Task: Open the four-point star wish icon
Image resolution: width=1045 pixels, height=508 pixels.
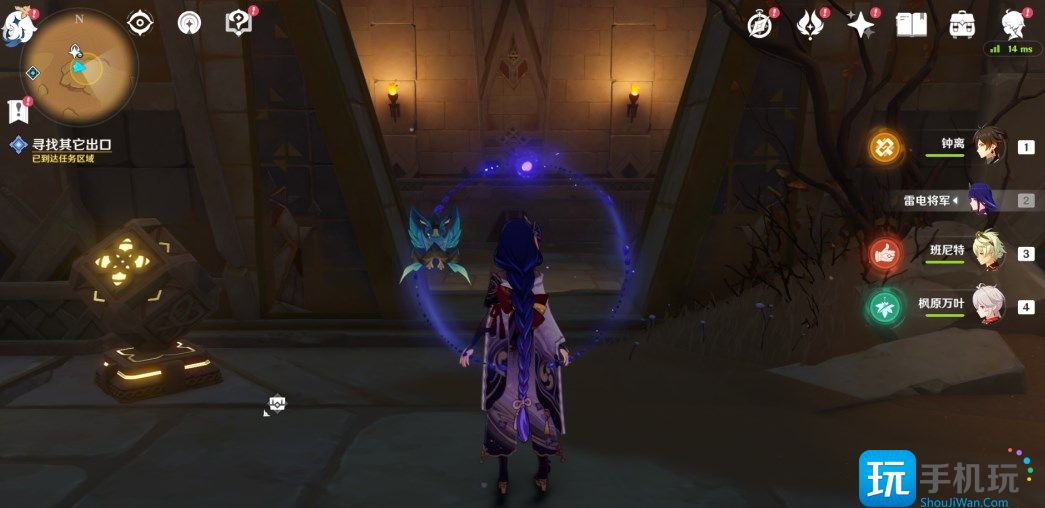Action: click(x=860, y=24)
